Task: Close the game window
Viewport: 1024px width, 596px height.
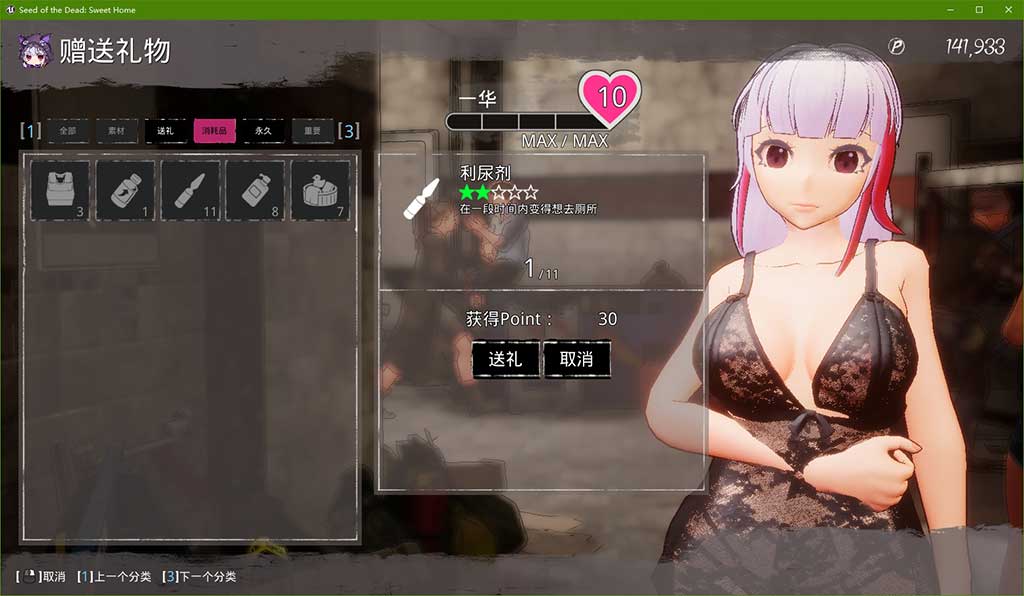Action: click(1006, 10)
